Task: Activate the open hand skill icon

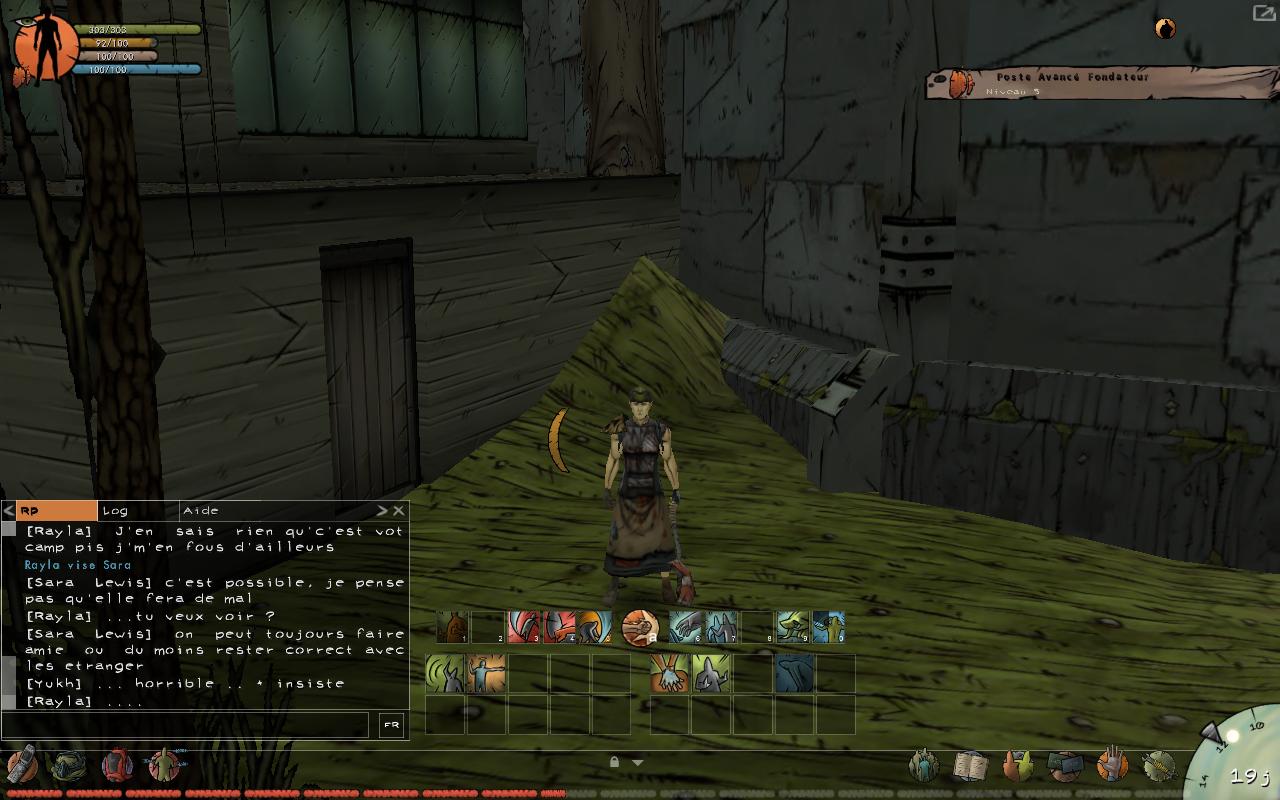Action: [x=666, y=673]
